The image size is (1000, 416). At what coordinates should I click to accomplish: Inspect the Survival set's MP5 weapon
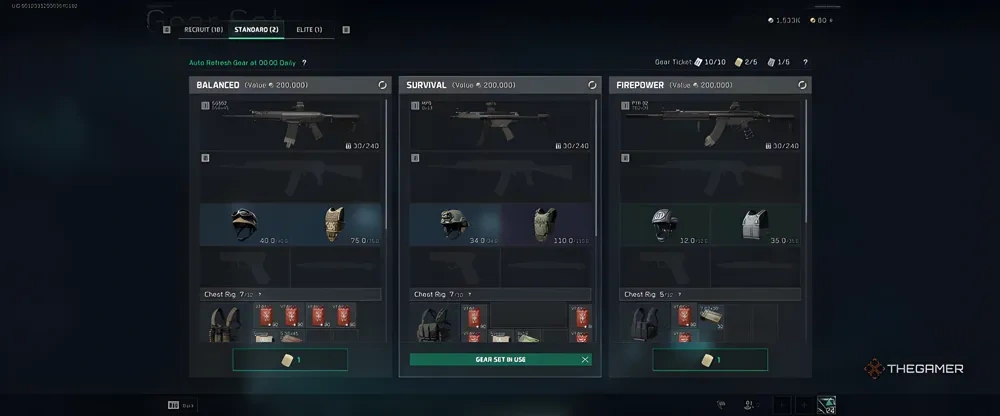(x=500, y=122)
